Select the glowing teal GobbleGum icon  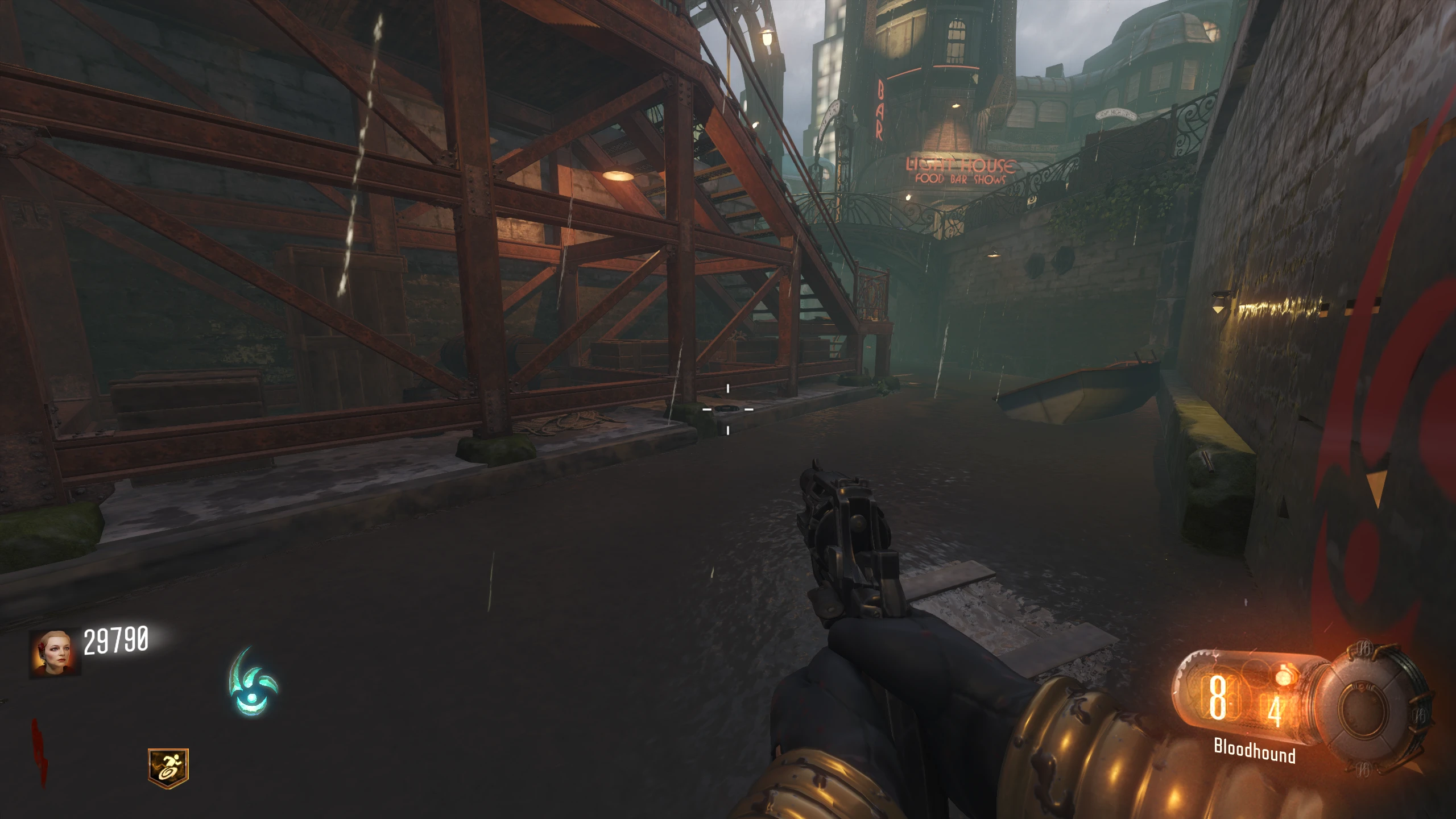coord(253,682)
